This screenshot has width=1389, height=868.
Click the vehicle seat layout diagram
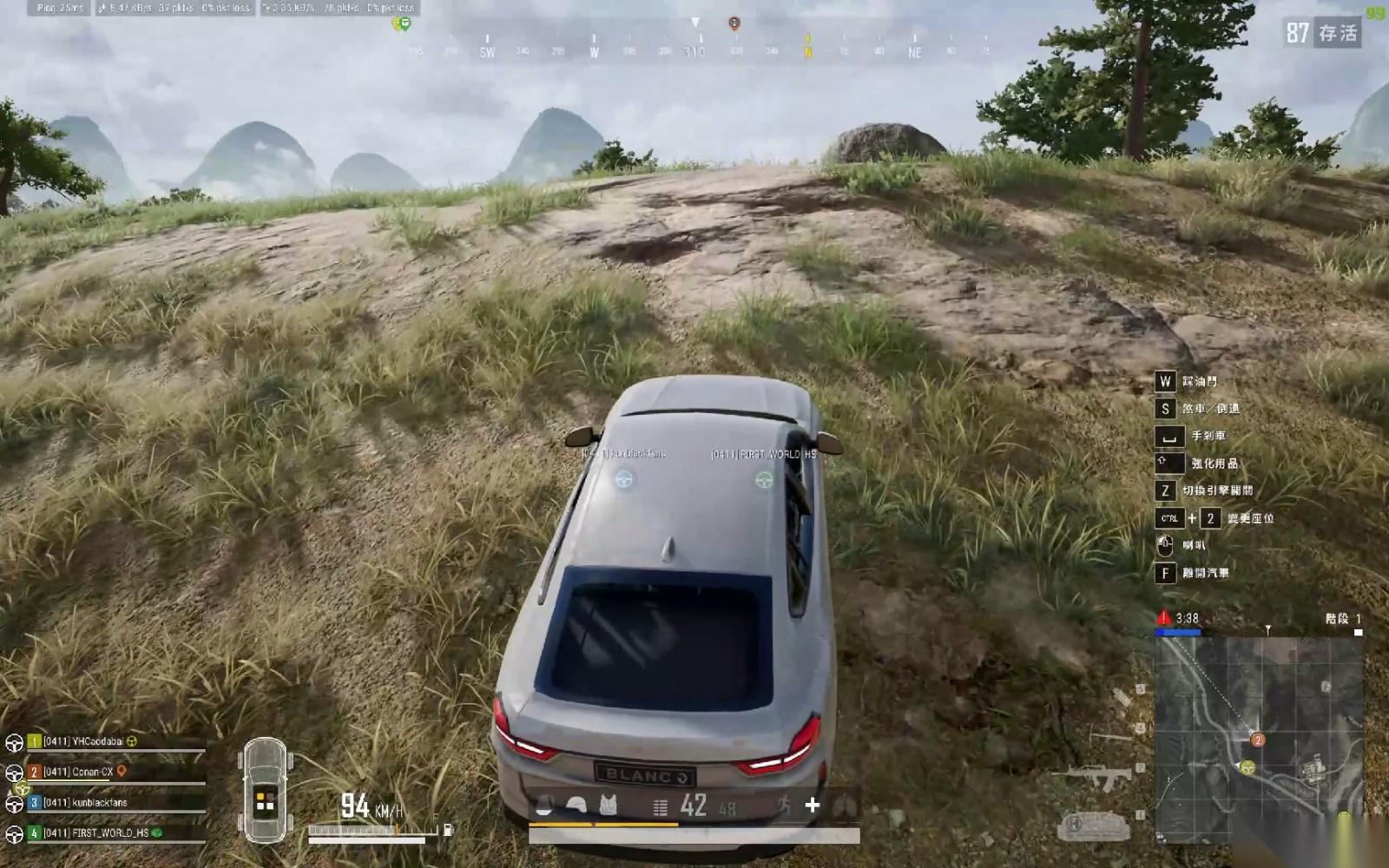265,790
